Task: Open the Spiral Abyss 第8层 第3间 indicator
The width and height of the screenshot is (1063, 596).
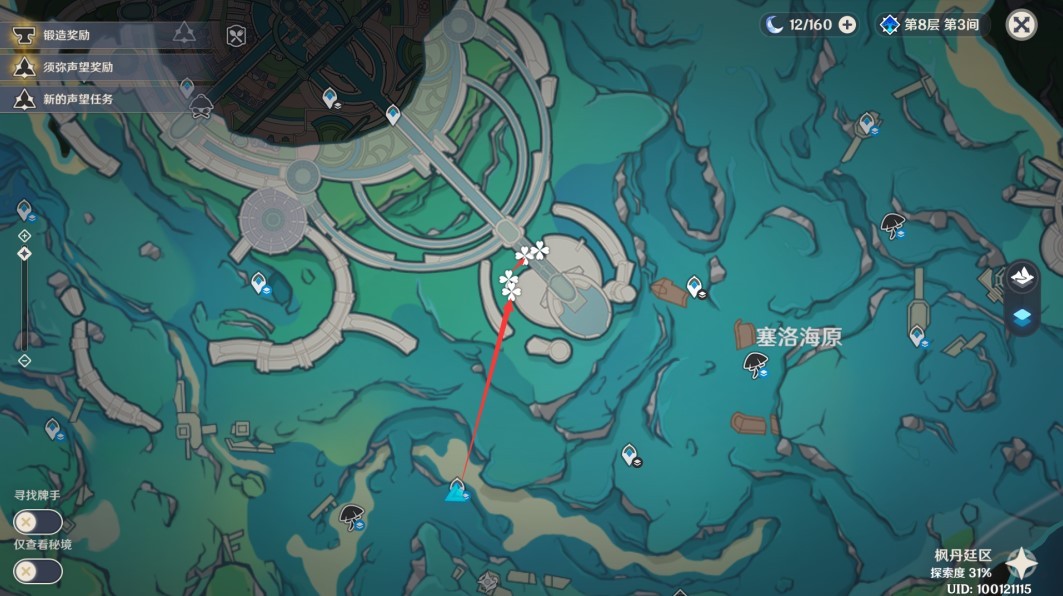Action: click(x=932, y=25)
